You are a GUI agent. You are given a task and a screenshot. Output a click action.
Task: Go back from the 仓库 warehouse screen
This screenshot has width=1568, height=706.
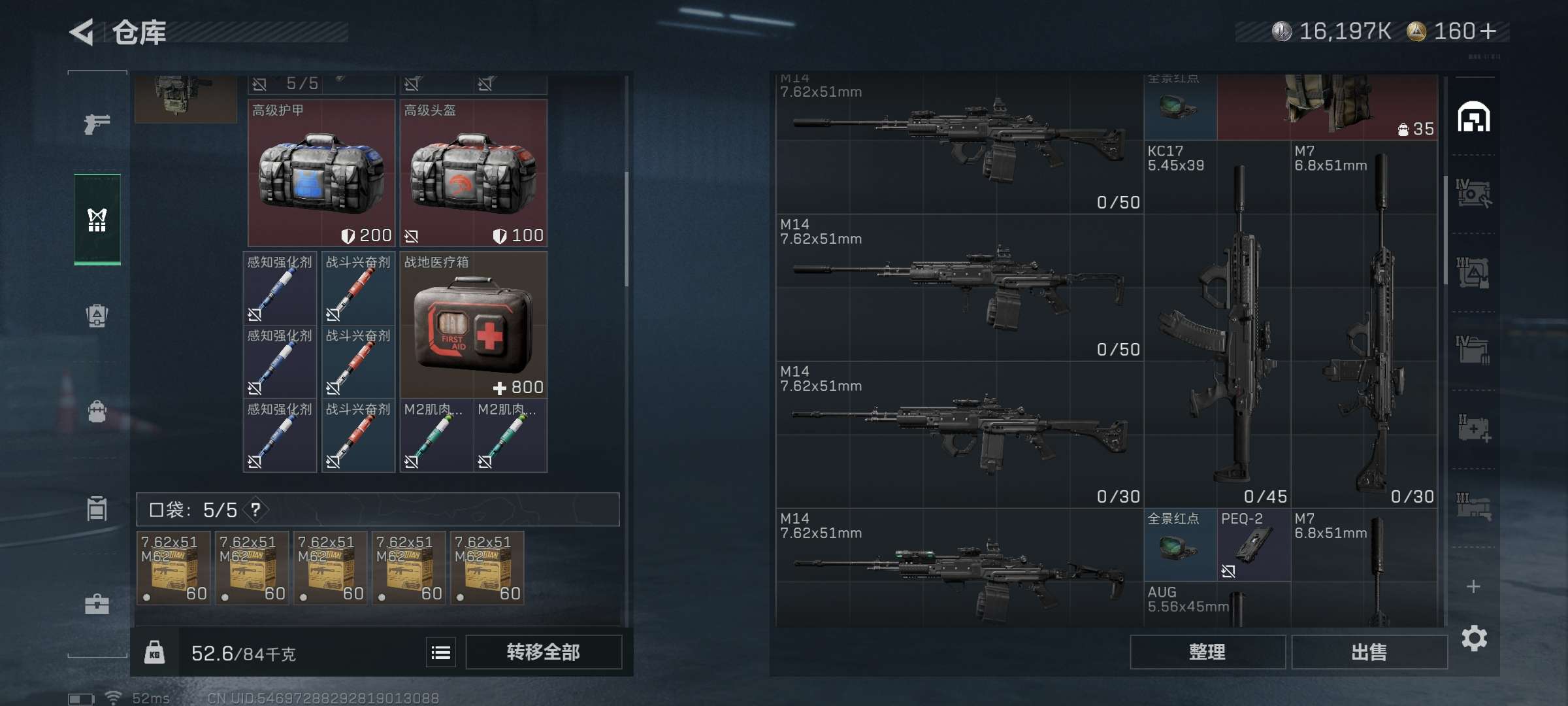(82, 32)
